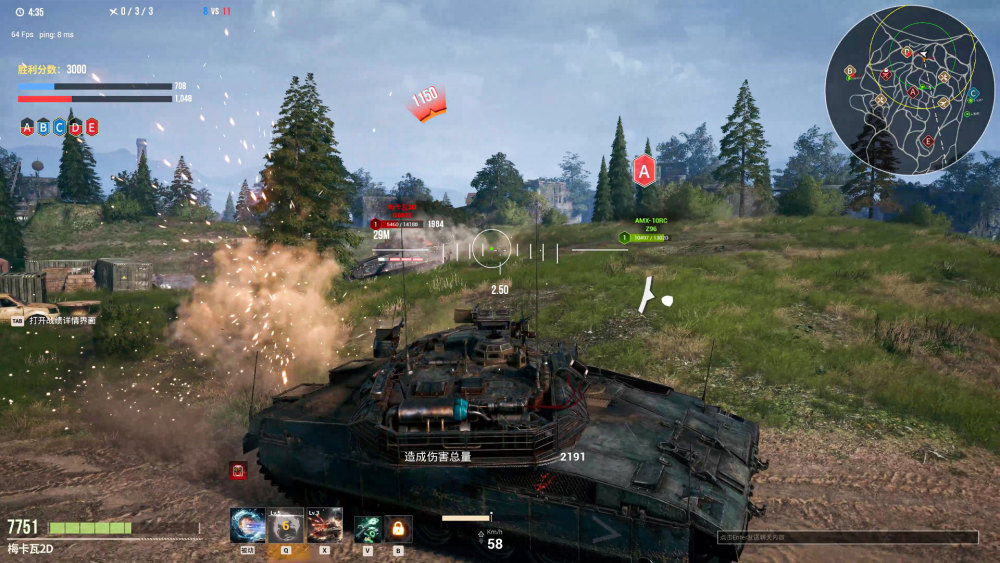Select capture point A status hexagon

(27, 127)
